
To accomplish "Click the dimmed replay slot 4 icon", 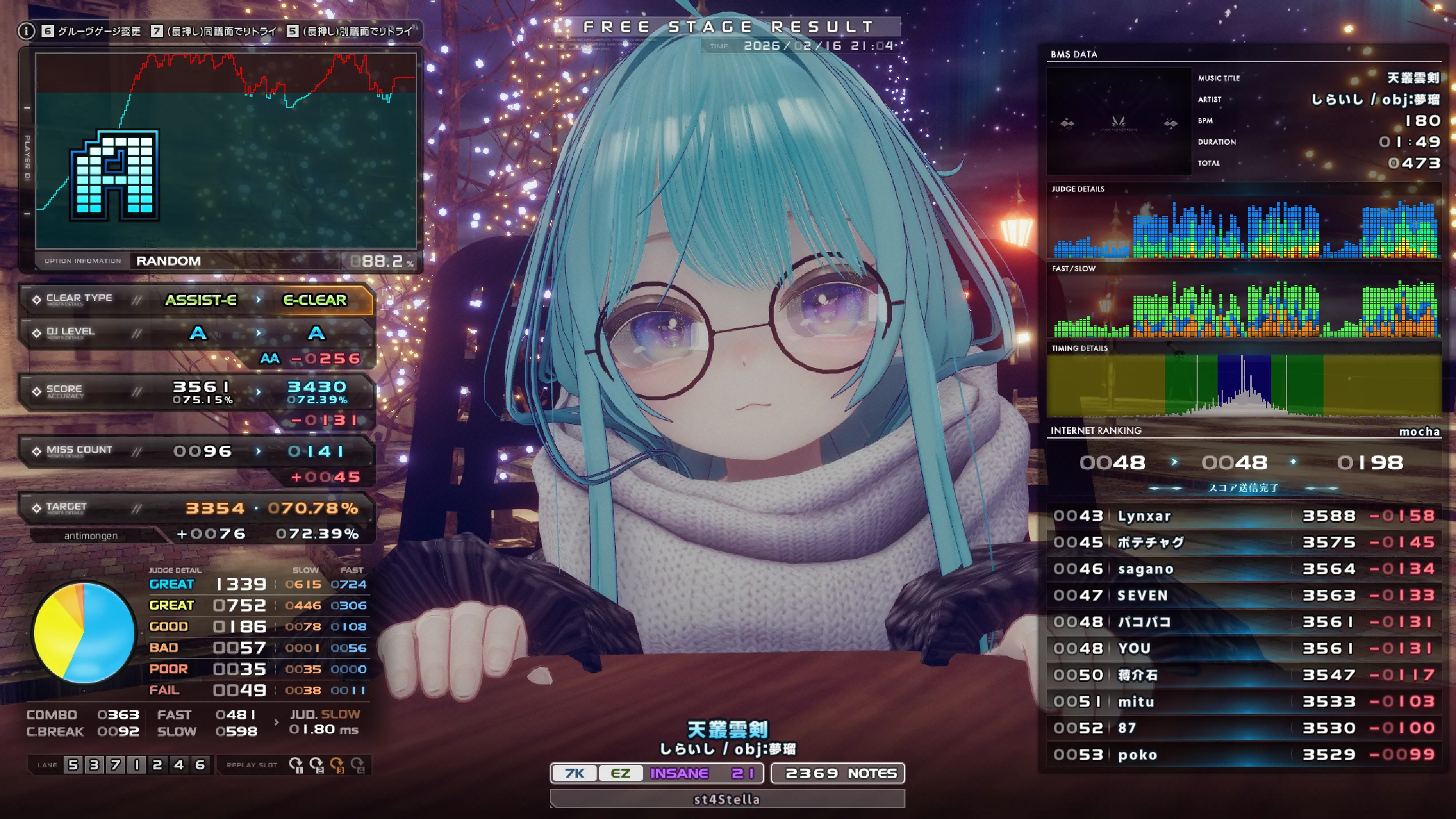I will coord(357,764).
